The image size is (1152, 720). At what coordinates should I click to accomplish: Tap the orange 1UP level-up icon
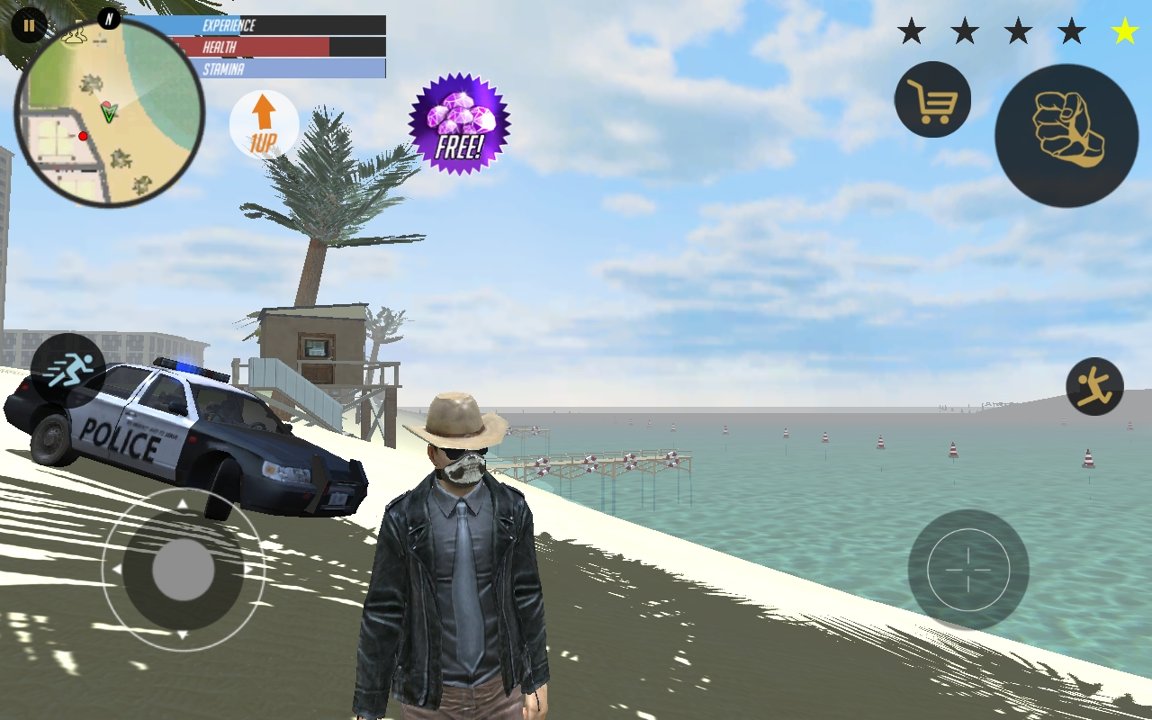point(263,124)
